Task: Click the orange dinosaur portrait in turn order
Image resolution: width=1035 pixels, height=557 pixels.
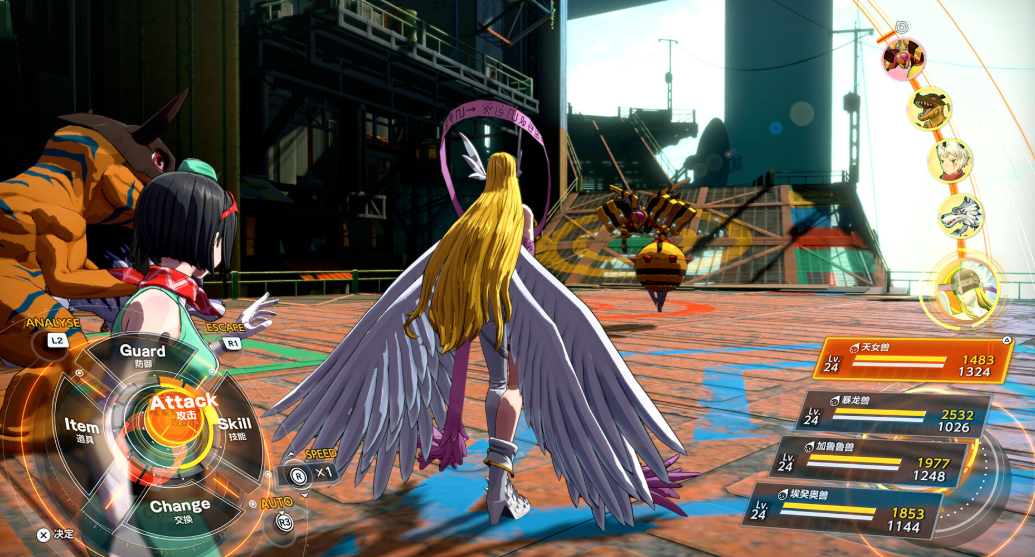Action: click(x=929, y=108)
